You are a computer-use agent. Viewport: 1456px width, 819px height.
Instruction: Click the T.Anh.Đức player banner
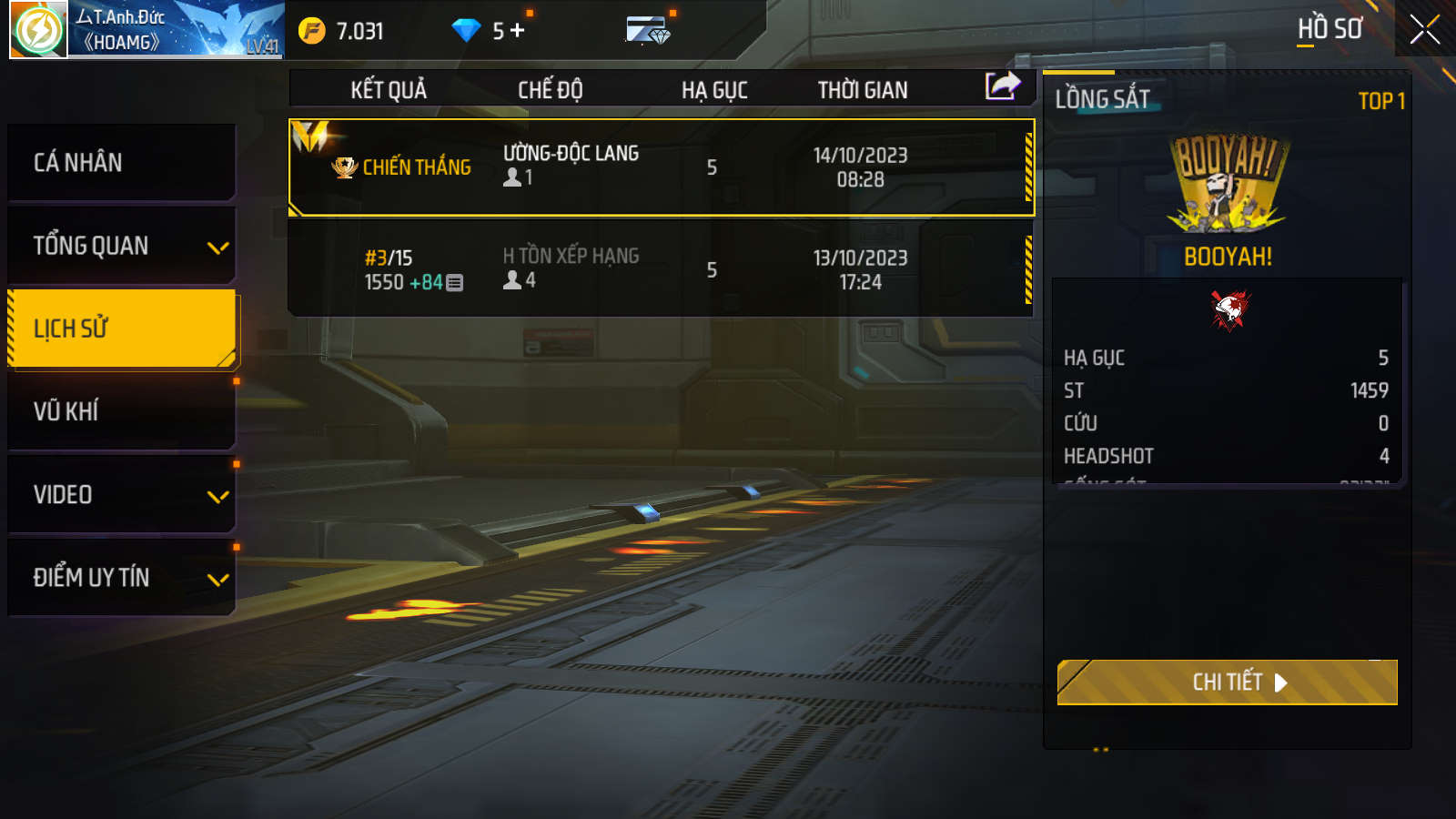click(176, 30)
